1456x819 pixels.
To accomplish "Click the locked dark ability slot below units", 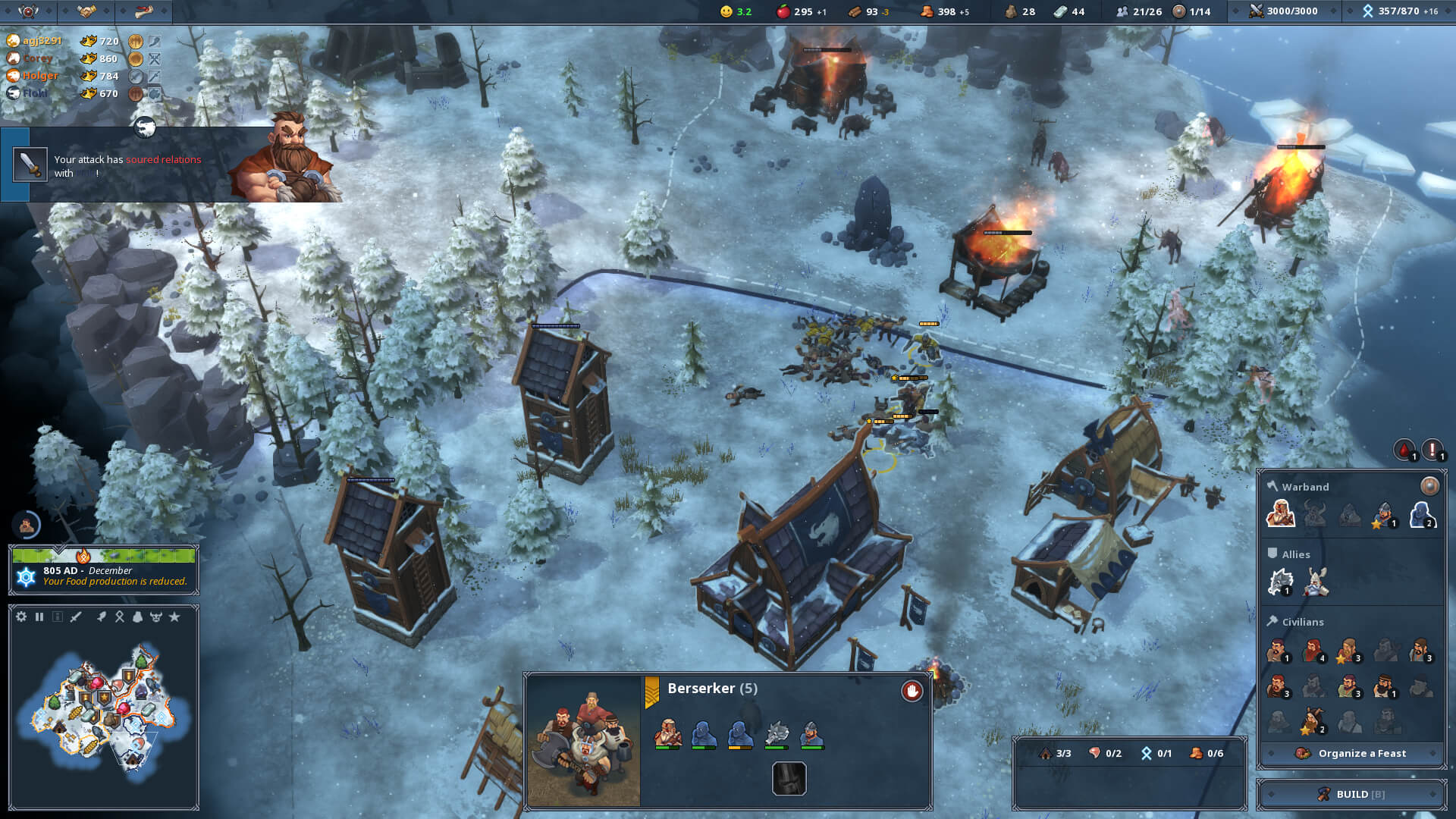I will coord(789,779).
